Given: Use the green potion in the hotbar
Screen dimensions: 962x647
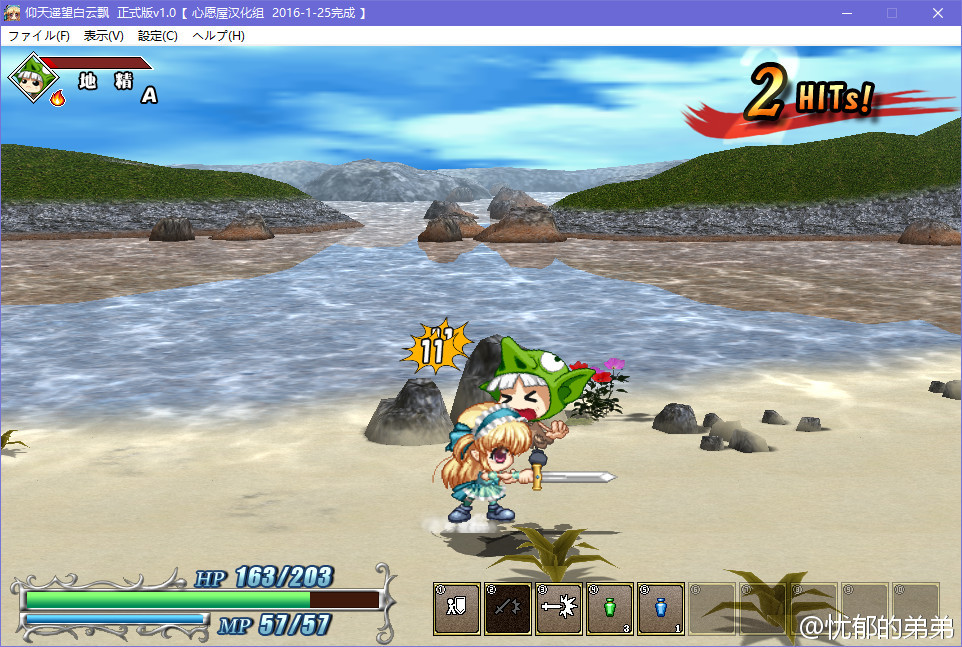Looking at the screenshot, I should 610,608.
